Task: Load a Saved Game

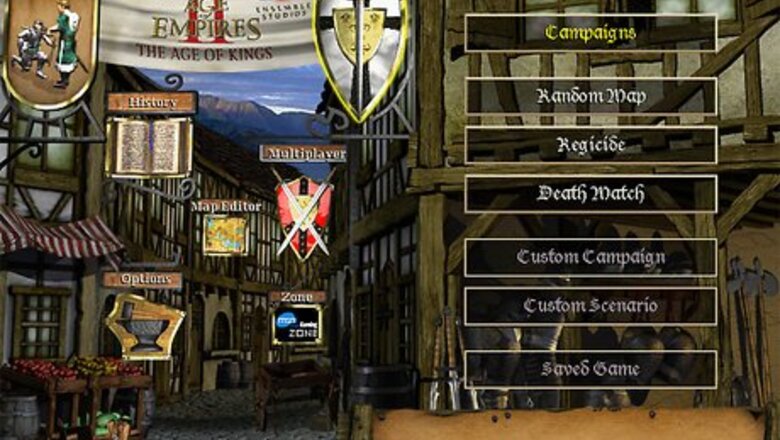Action: [x=590, y=369]
